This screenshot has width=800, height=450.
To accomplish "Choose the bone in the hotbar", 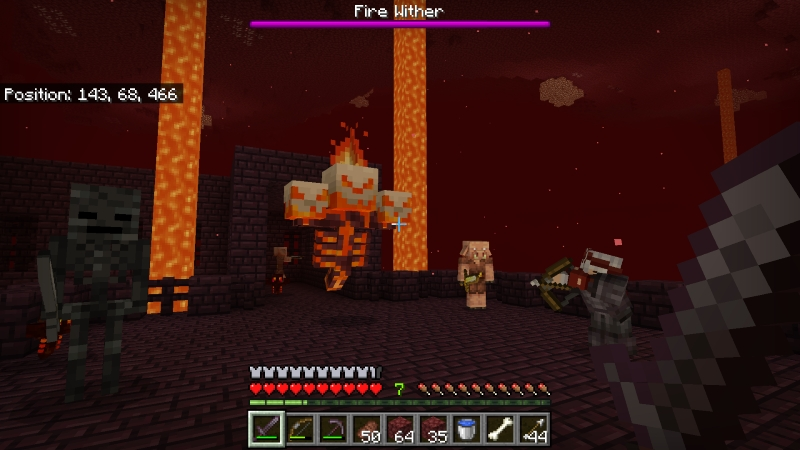I will click(500, 429).
